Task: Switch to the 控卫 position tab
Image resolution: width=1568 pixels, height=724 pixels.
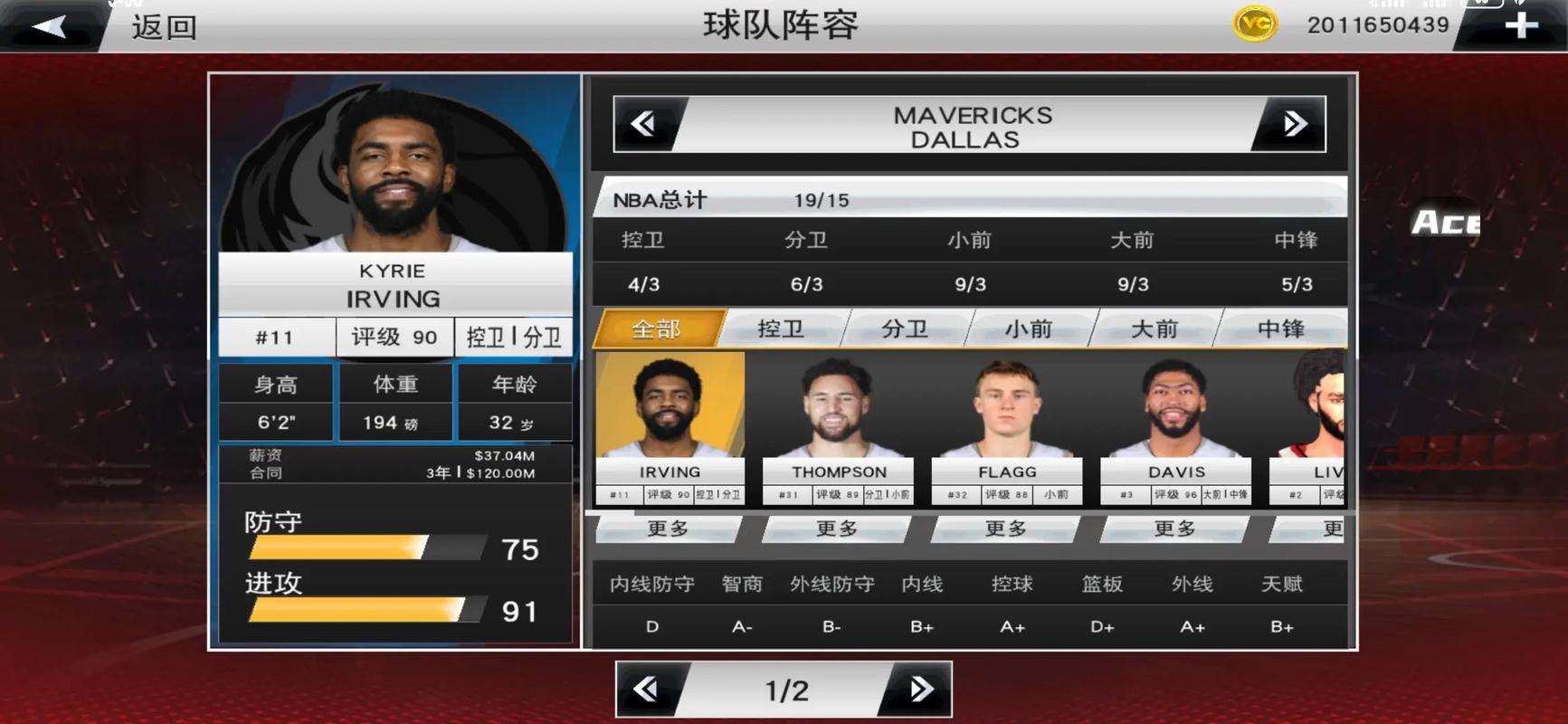Action: [x=779, y=329]
